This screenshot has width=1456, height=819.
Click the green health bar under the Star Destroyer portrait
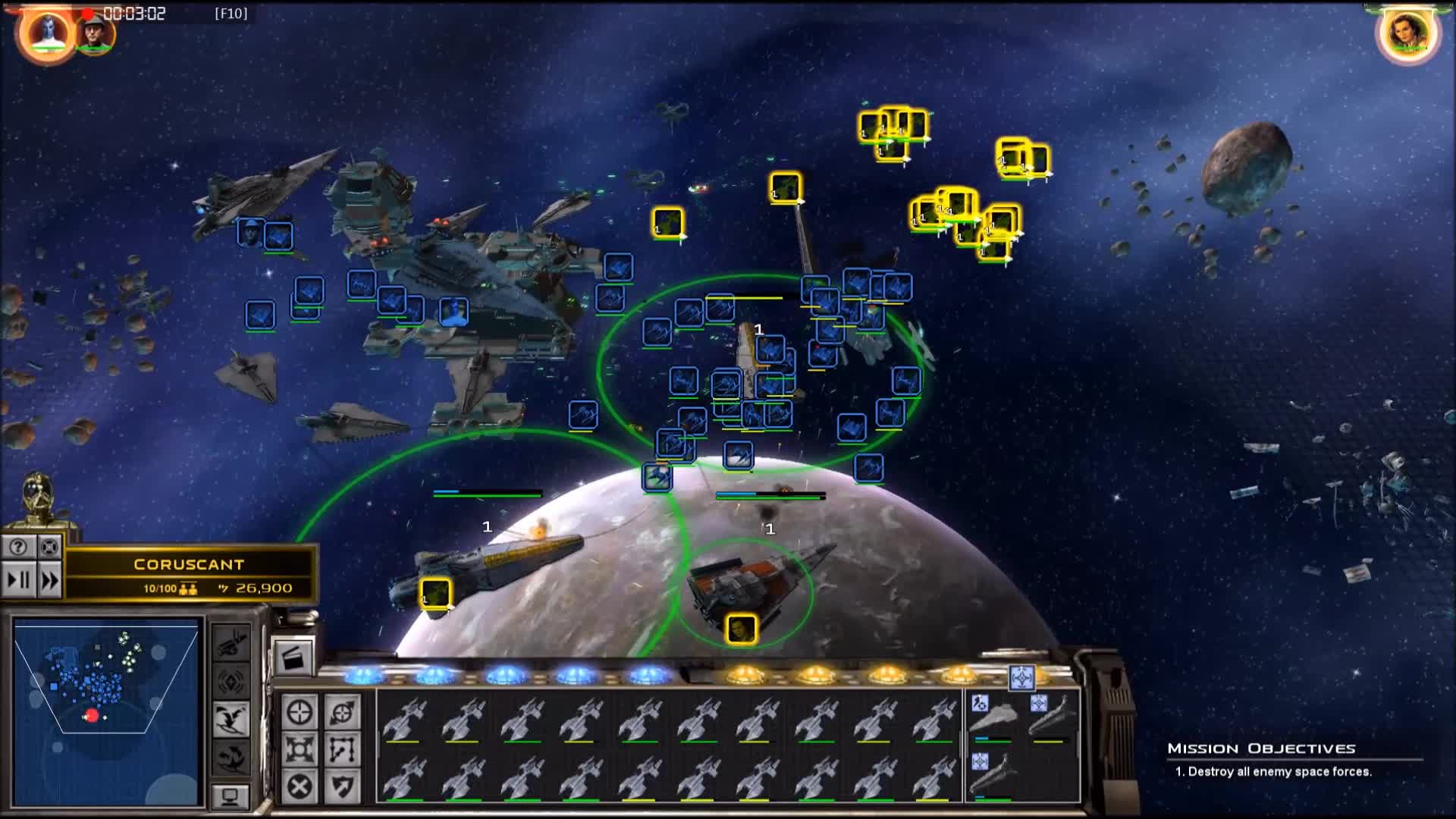click(x=993, y=742)
